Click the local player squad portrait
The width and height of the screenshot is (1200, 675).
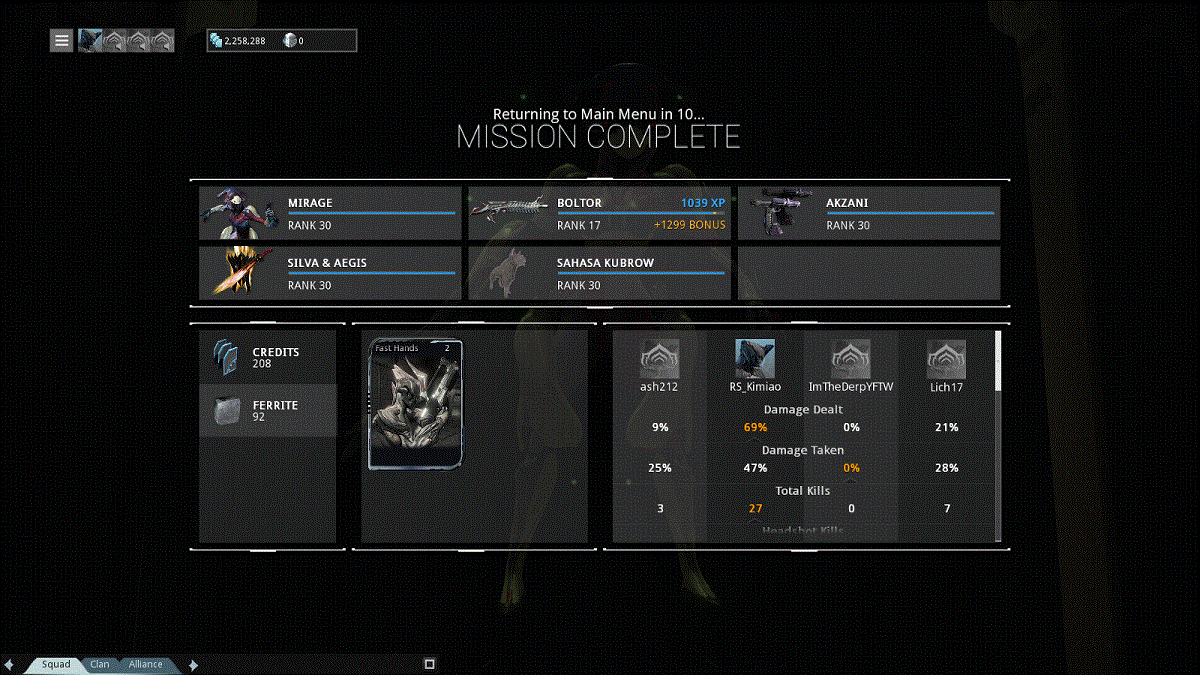[90, 41]
